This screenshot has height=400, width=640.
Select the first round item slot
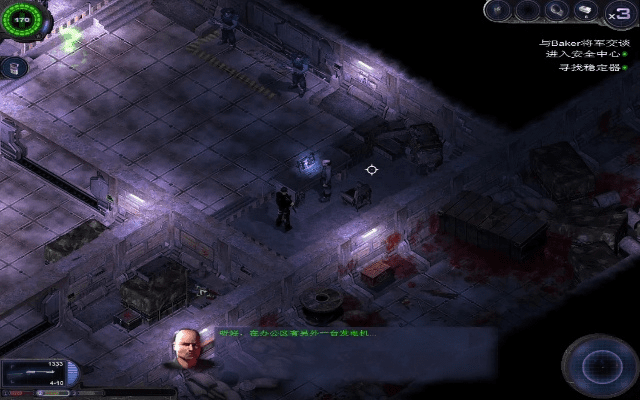click(x=499, y=11)
